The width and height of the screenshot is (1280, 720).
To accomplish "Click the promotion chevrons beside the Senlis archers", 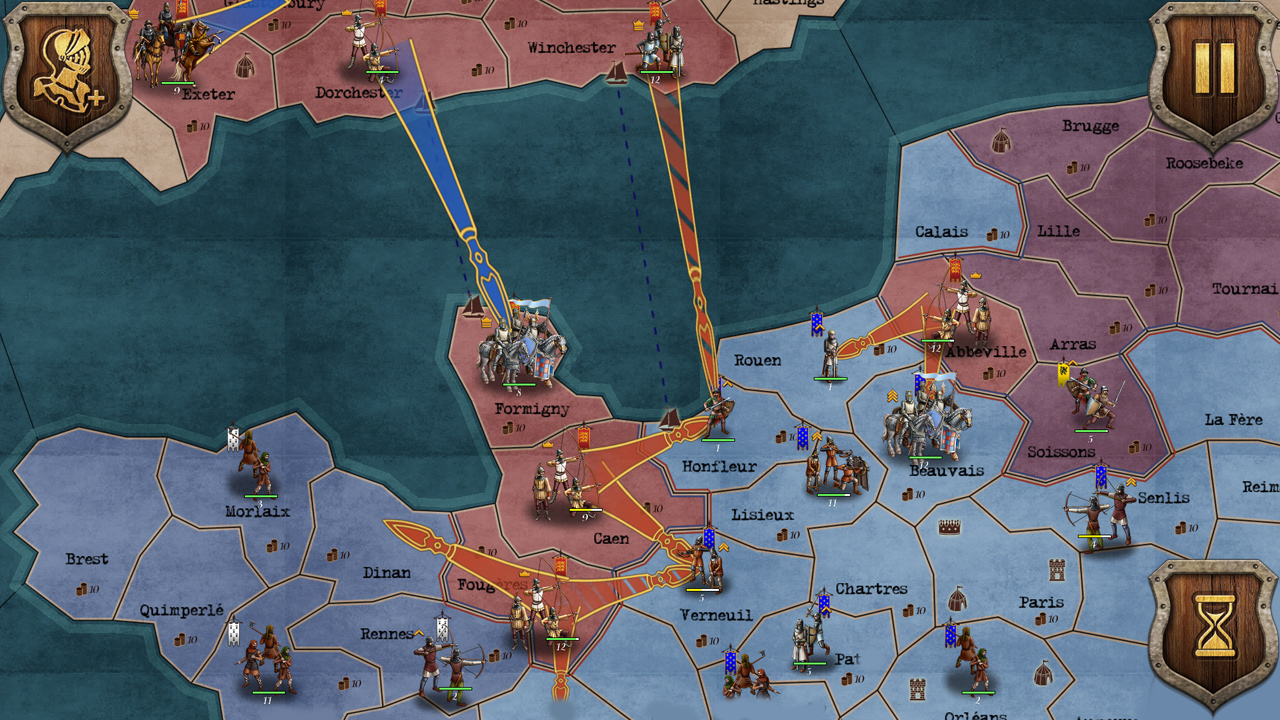I will pos(1131,482).
